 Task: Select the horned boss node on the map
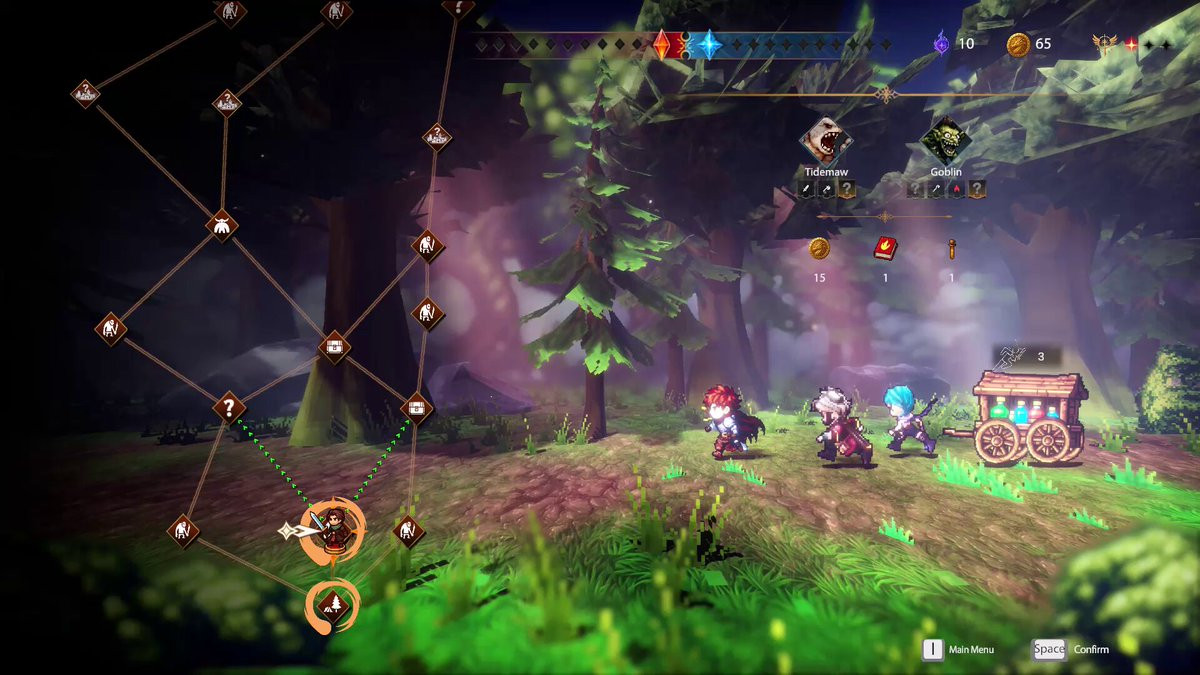point(222,224)
